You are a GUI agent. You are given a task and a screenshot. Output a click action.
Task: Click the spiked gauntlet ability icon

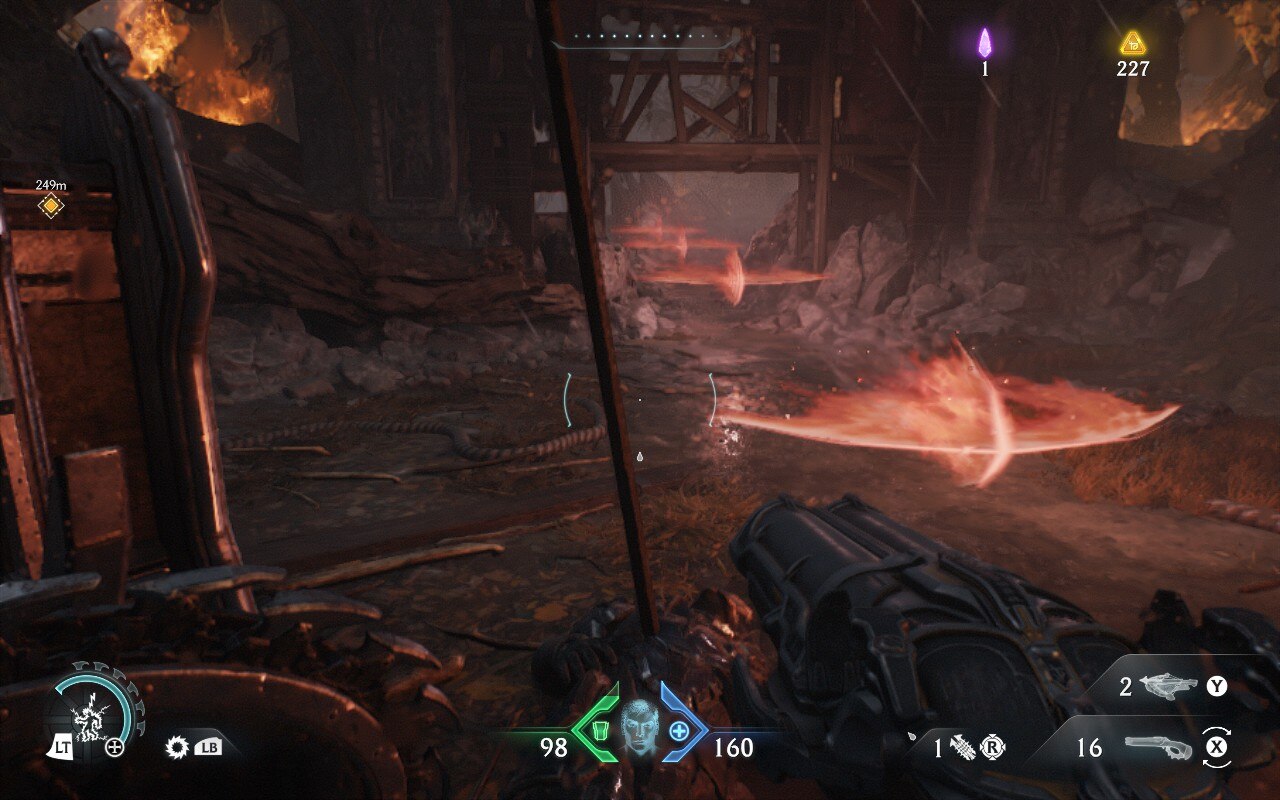point(962,748)
